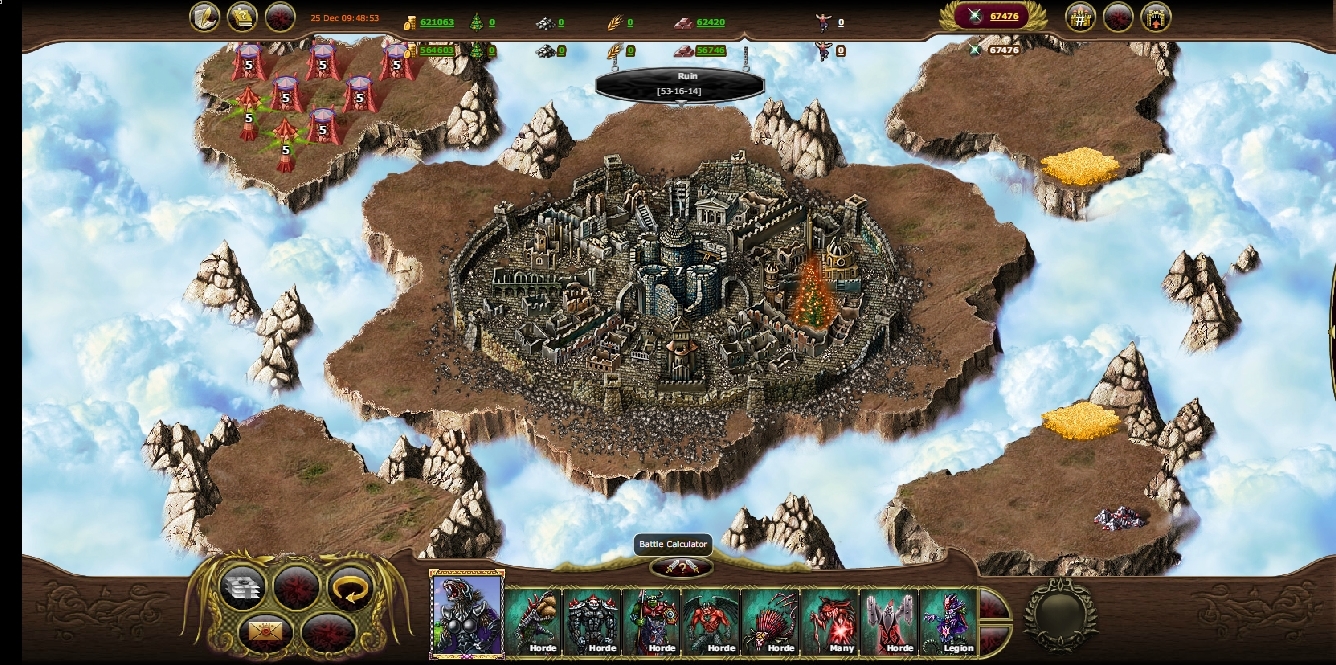Click the silver stacked blocks button
The image size is (1336, 665).
coord(241,587)
